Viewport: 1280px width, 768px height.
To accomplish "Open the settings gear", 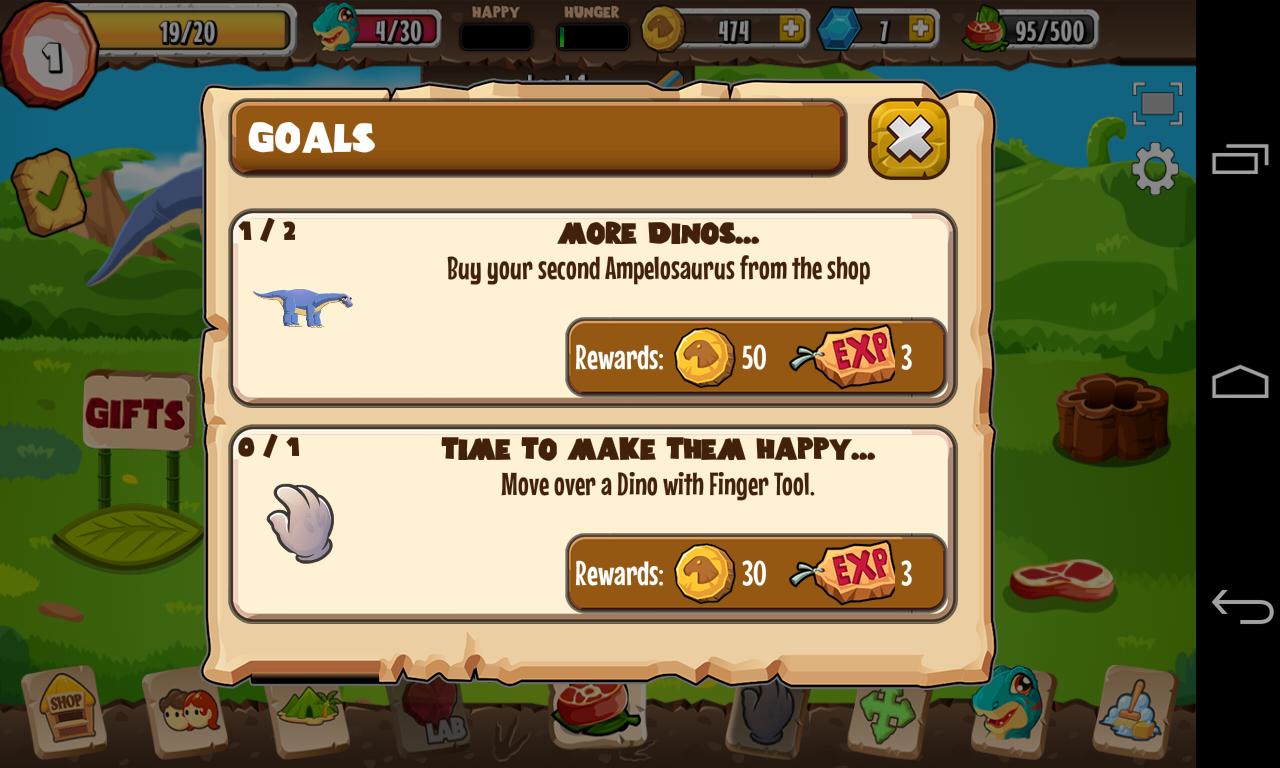I will 1155,168.
